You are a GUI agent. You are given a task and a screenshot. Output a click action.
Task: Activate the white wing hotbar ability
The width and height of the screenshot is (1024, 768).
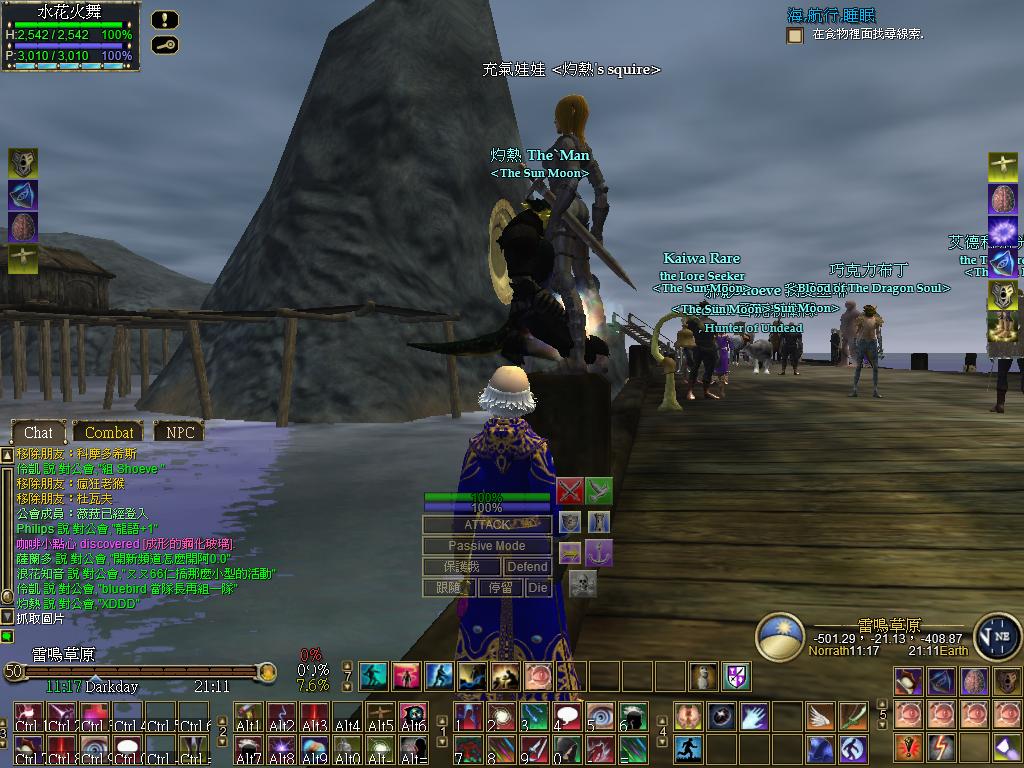click(x=820, y=716)
